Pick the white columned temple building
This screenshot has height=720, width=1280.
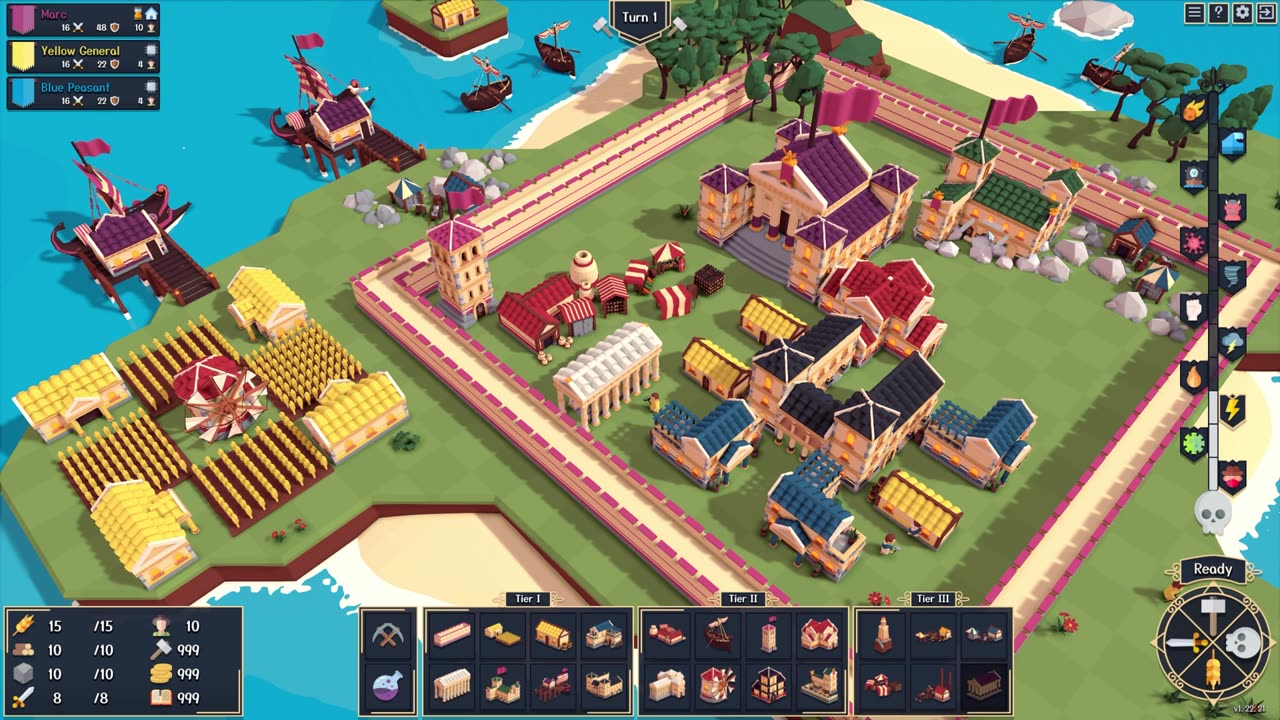(452, 685)
